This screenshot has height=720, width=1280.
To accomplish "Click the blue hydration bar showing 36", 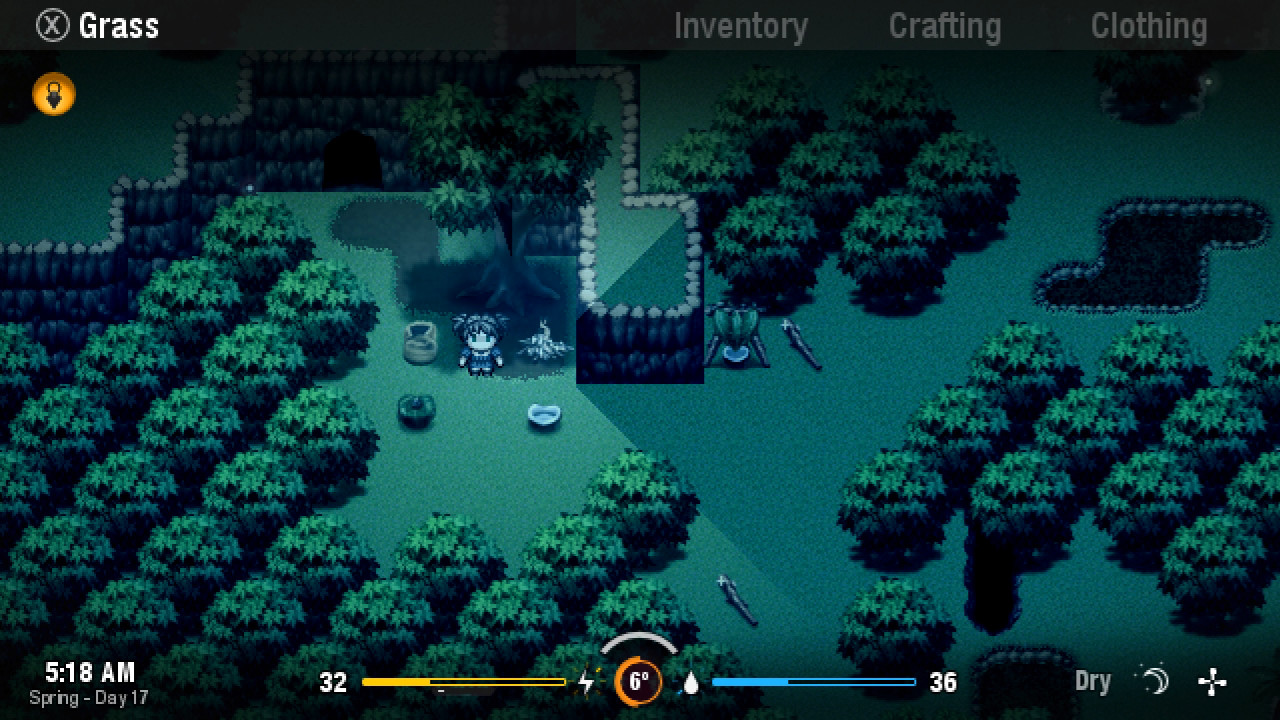I will click(x=815, y=683).
